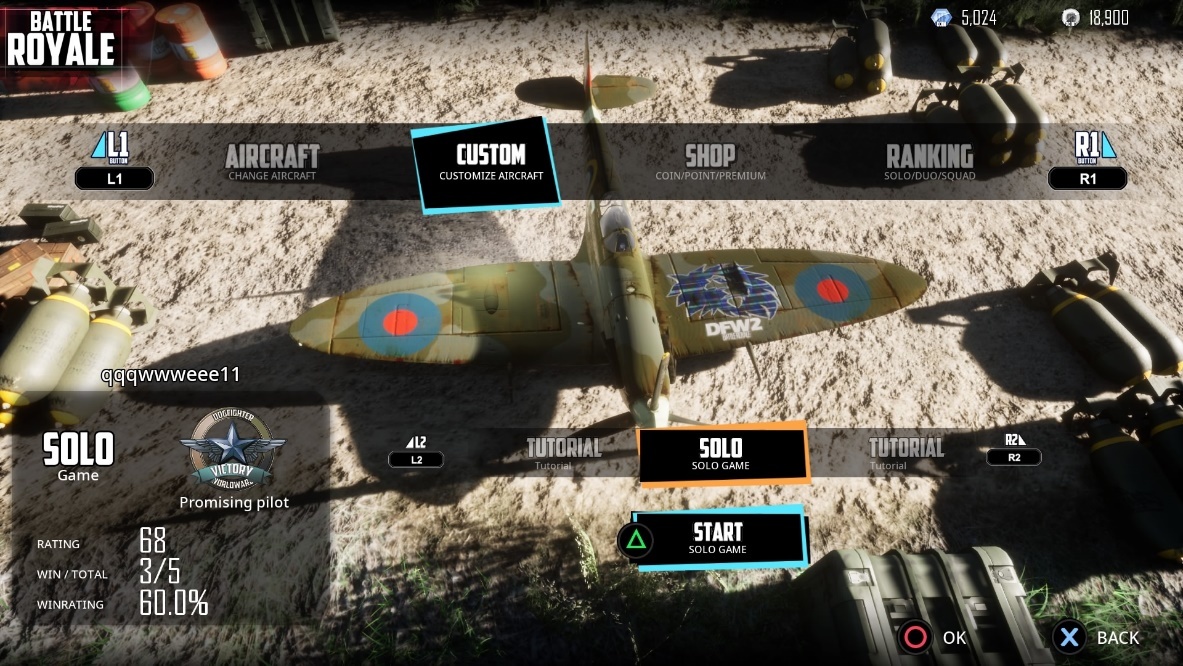This screenshot has width=1183, height=666.
Task: Select the Custom customize aircraft tab
Action: (490, 162)
